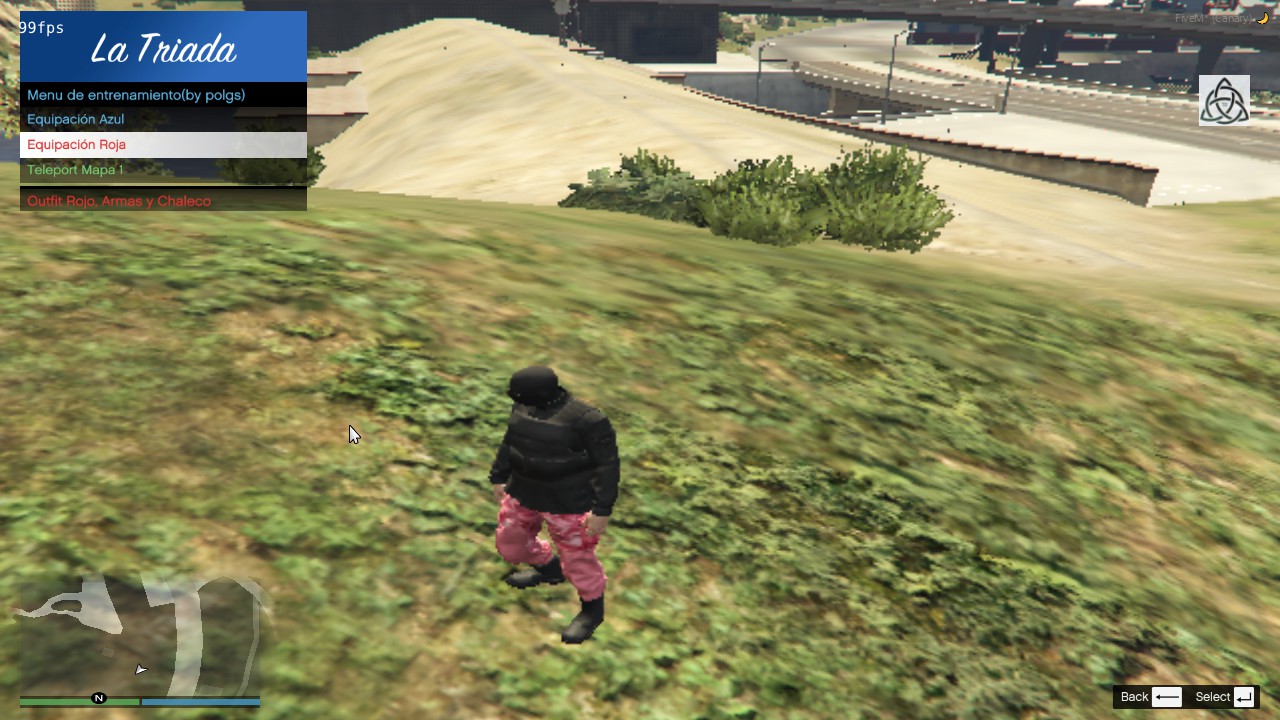Select the Equipación Azul menu entry
This screenshot has width=1280, height=720.
click(77, 119)
